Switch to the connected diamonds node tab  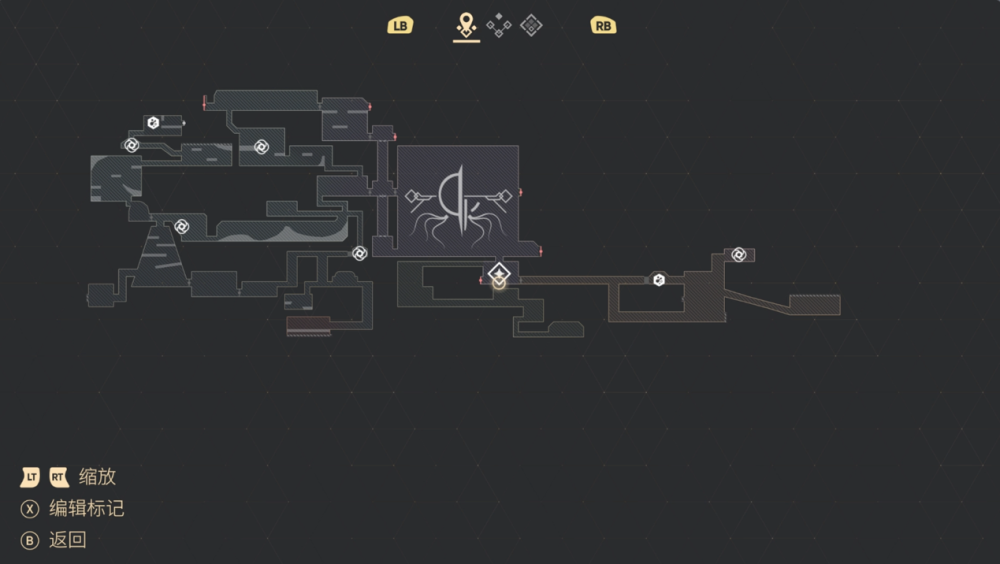tap(498, 26)
